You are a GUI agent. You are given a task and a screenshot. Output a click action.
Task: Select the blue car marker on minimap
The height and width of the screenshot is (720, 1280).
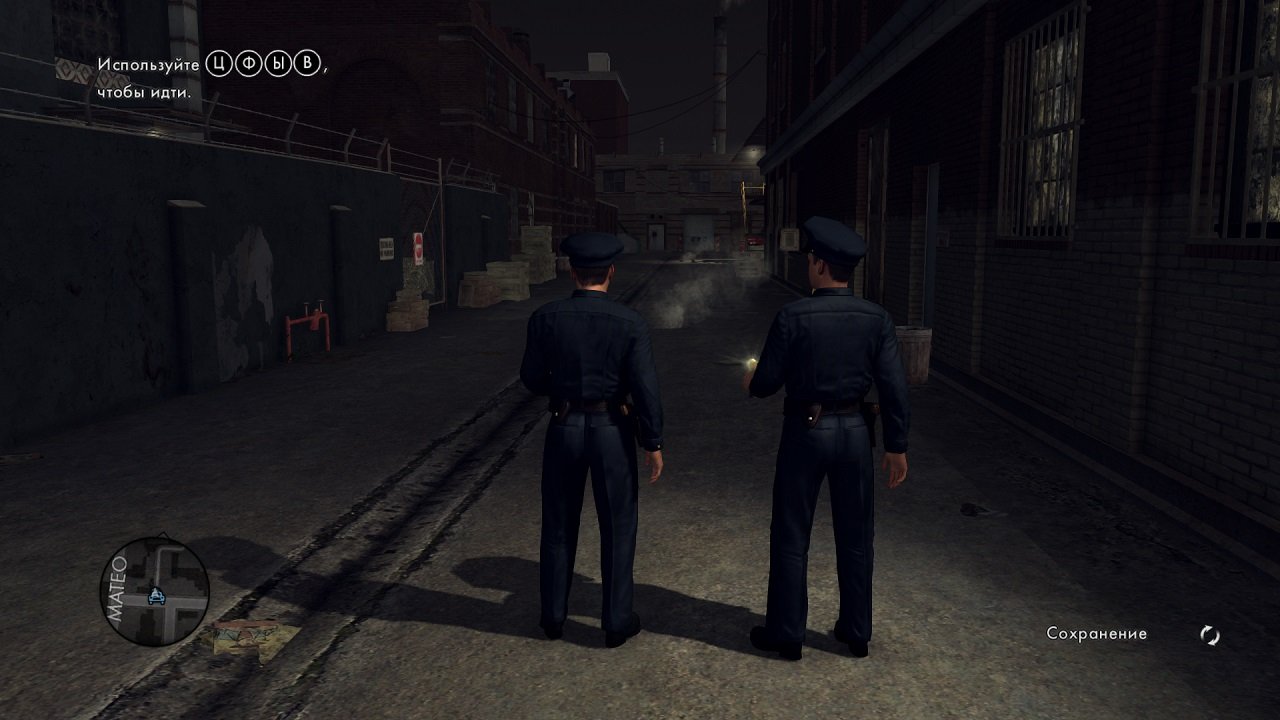point(157,597)
